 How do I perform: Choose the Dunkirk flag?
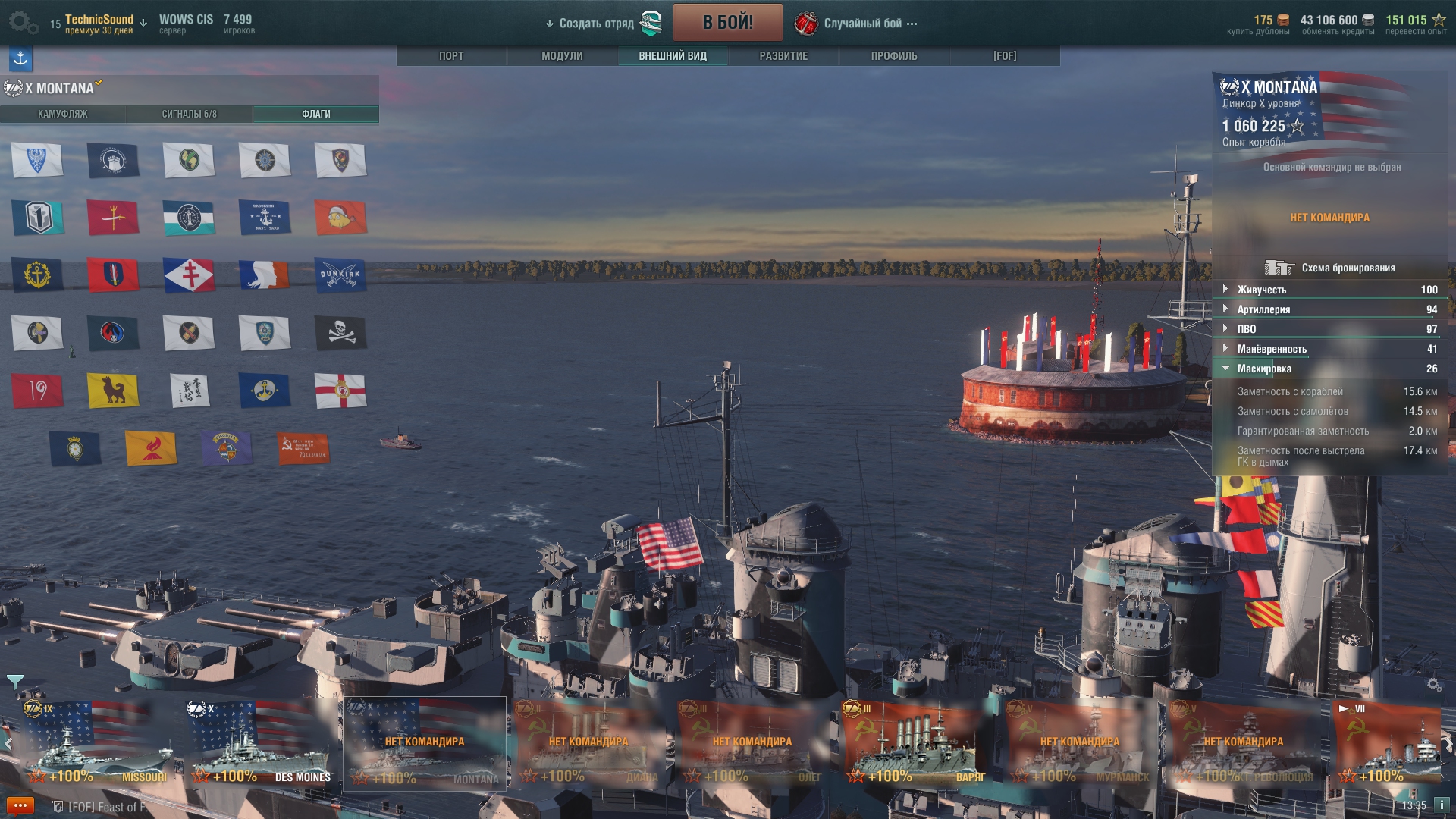[340, 275]
